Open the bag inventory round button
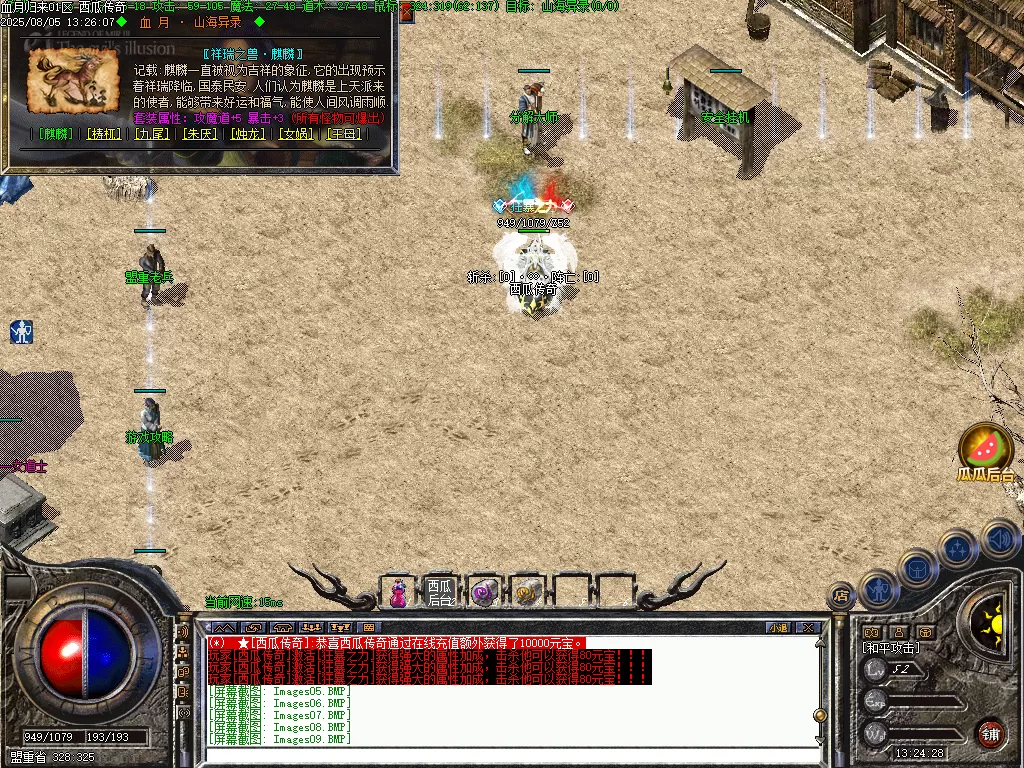The width and height of the screenshot is (1024, 768). click(x=917, y=568)
